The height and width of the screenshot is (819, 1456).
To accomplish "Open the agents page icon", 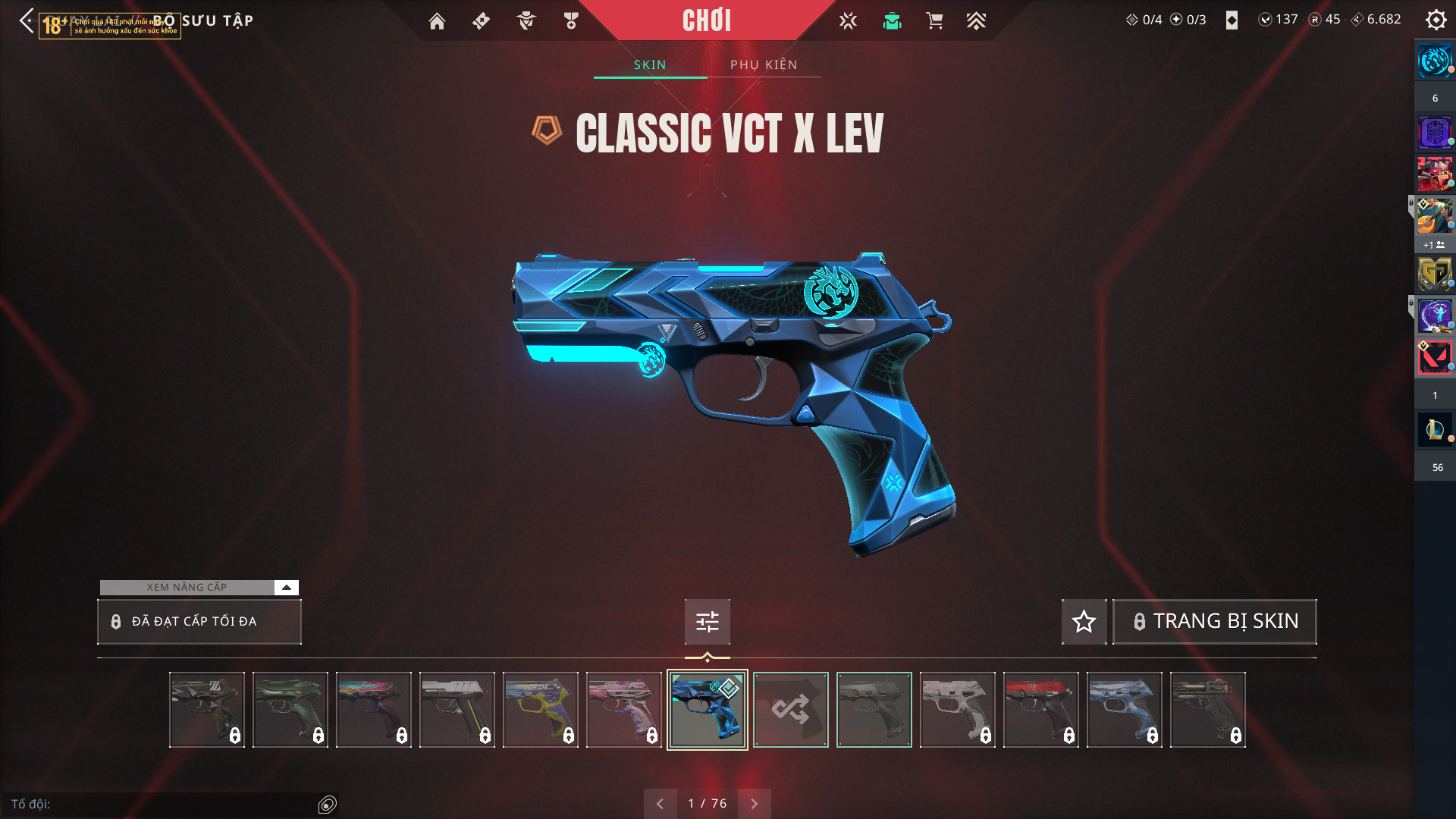I will pyautogui.click(x=526, y=21).
